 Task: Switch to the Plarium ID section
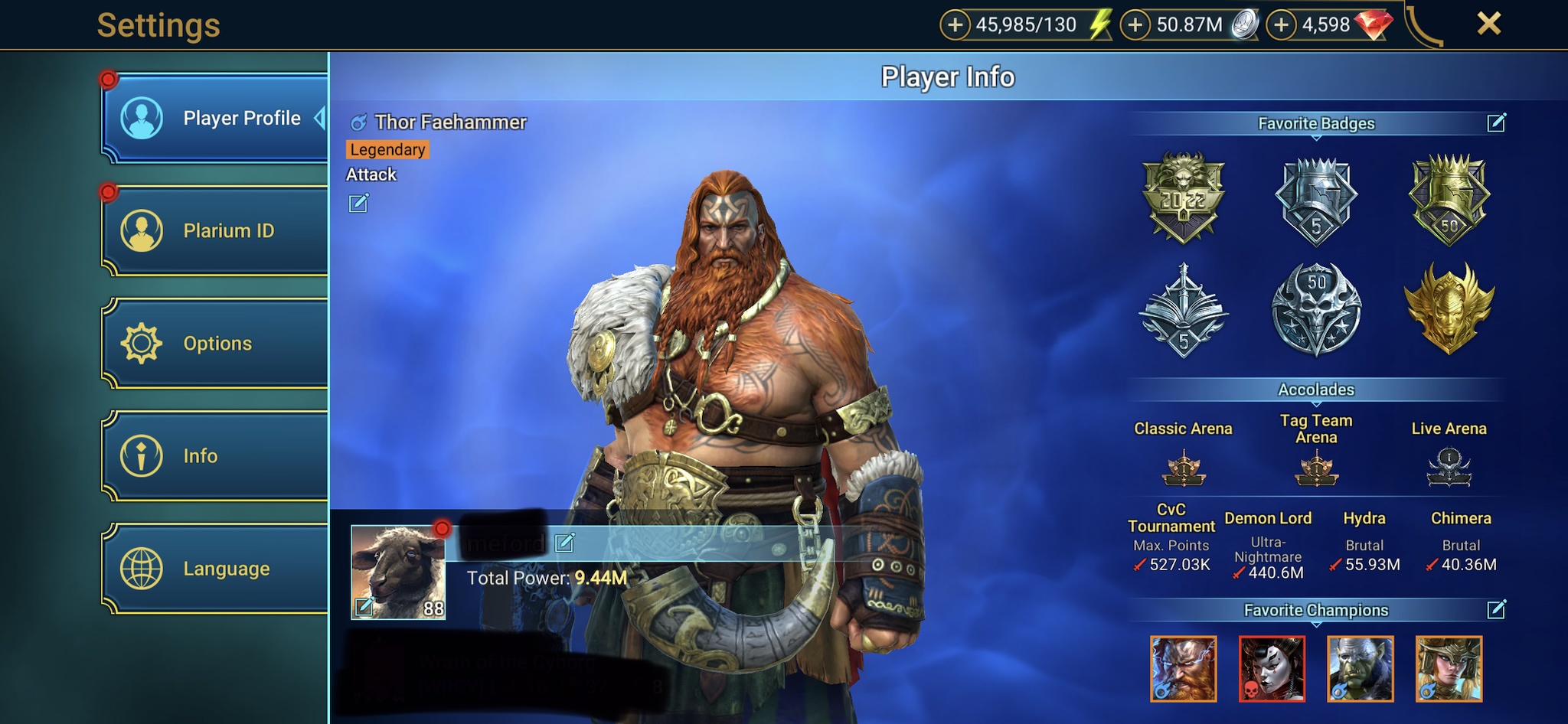point(214,230)
